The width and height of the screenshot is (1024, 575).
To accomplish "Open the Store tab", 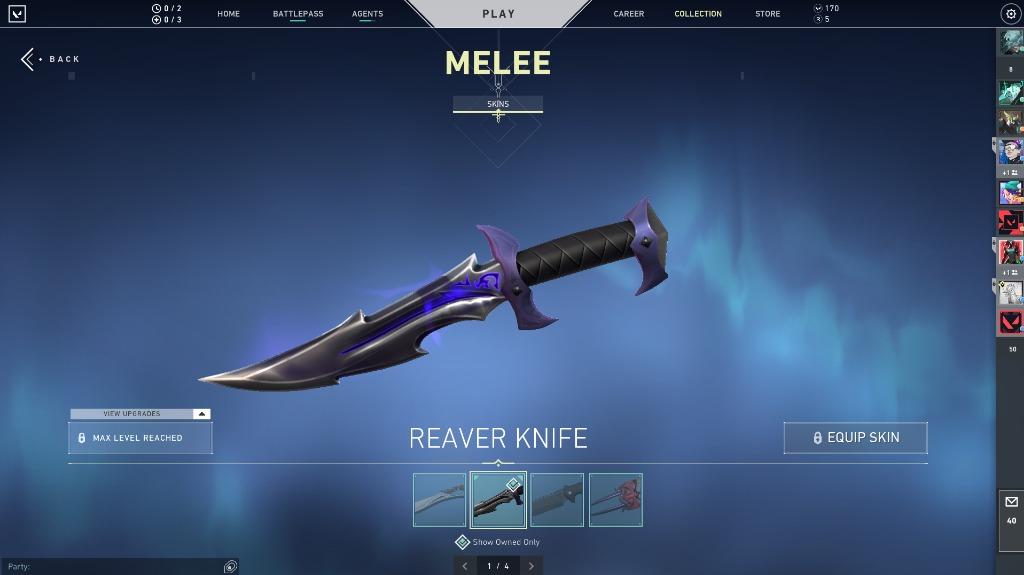I will point(768,14).
